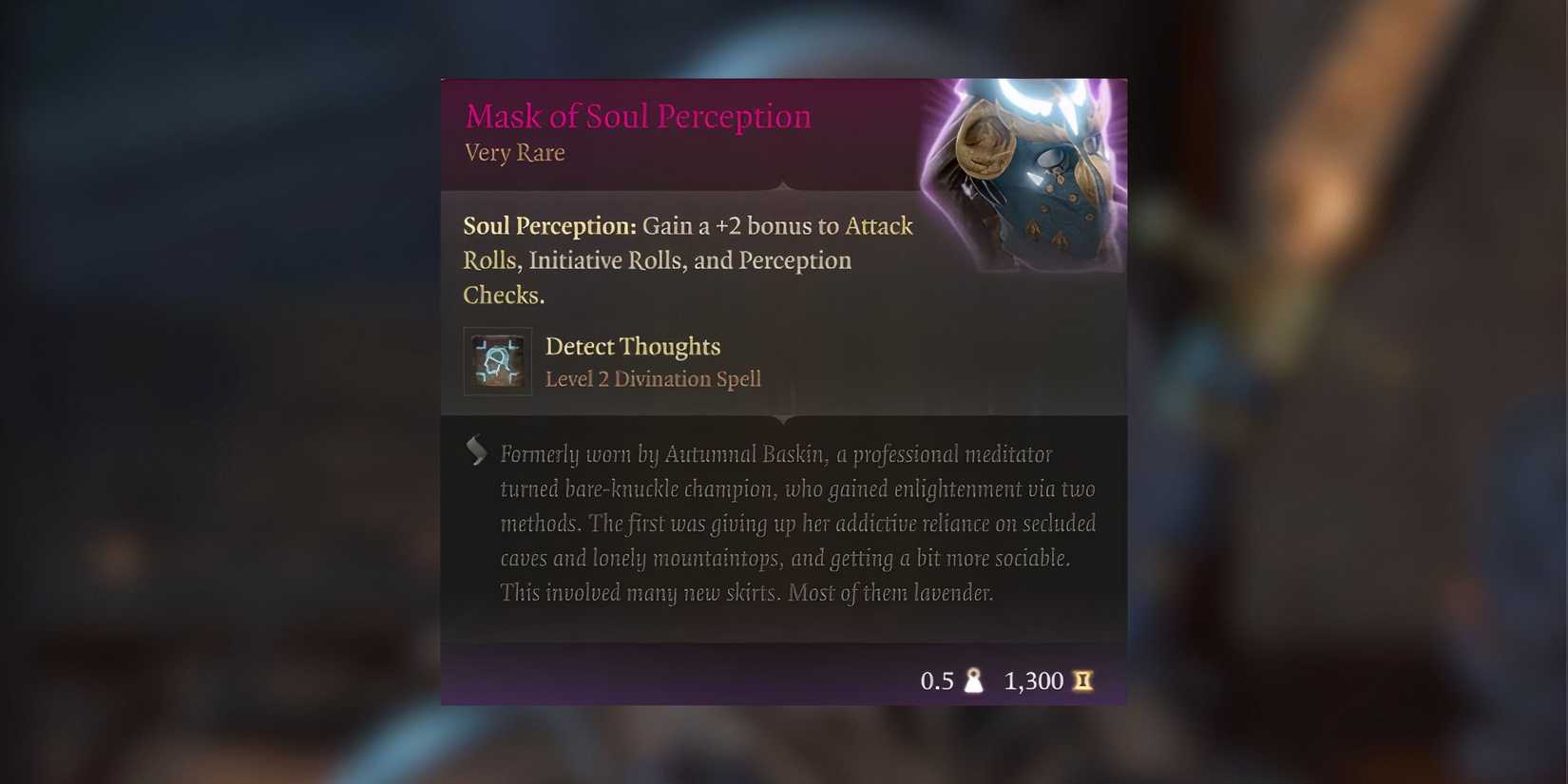Click the white weight icon near 0.5
1568x784 pixels.
click(x=975, y=680)
